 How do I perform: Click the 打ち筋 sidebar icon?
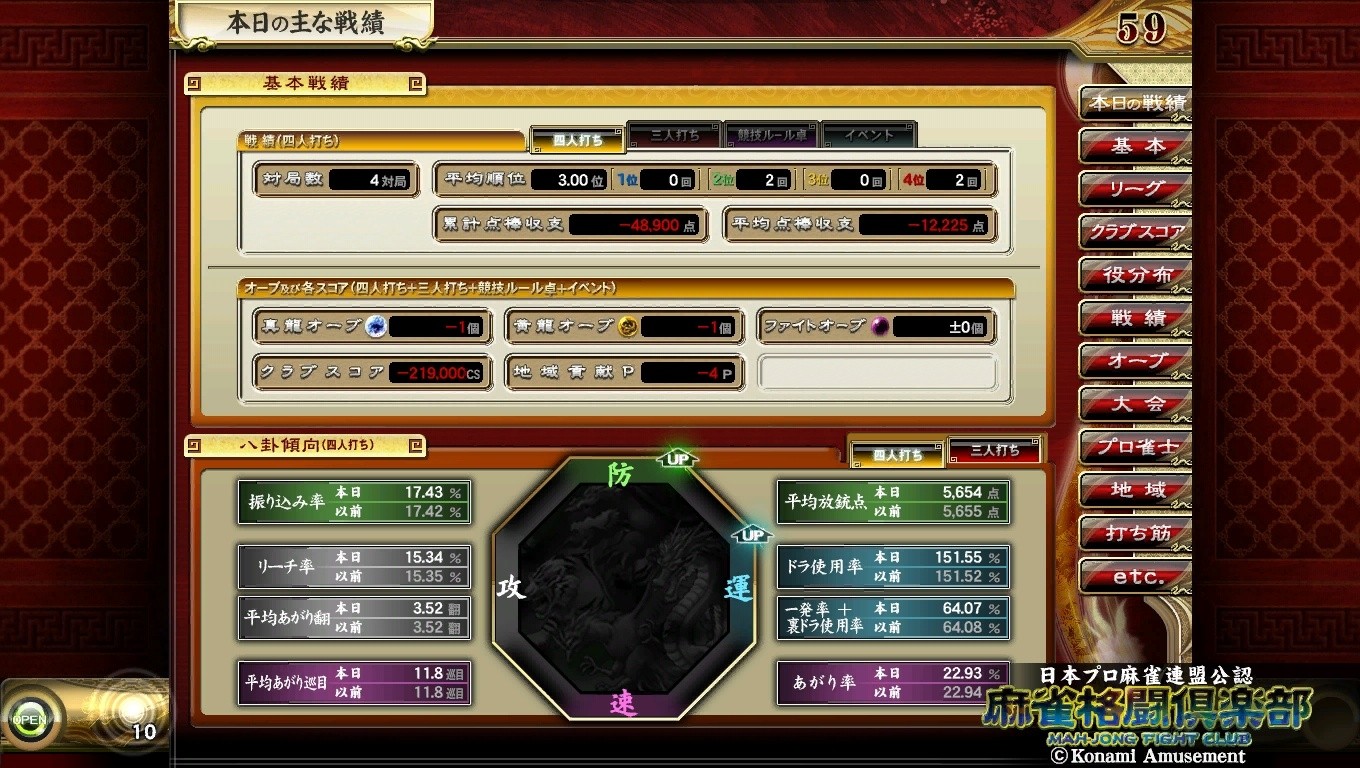click(x=1135, y=533)
